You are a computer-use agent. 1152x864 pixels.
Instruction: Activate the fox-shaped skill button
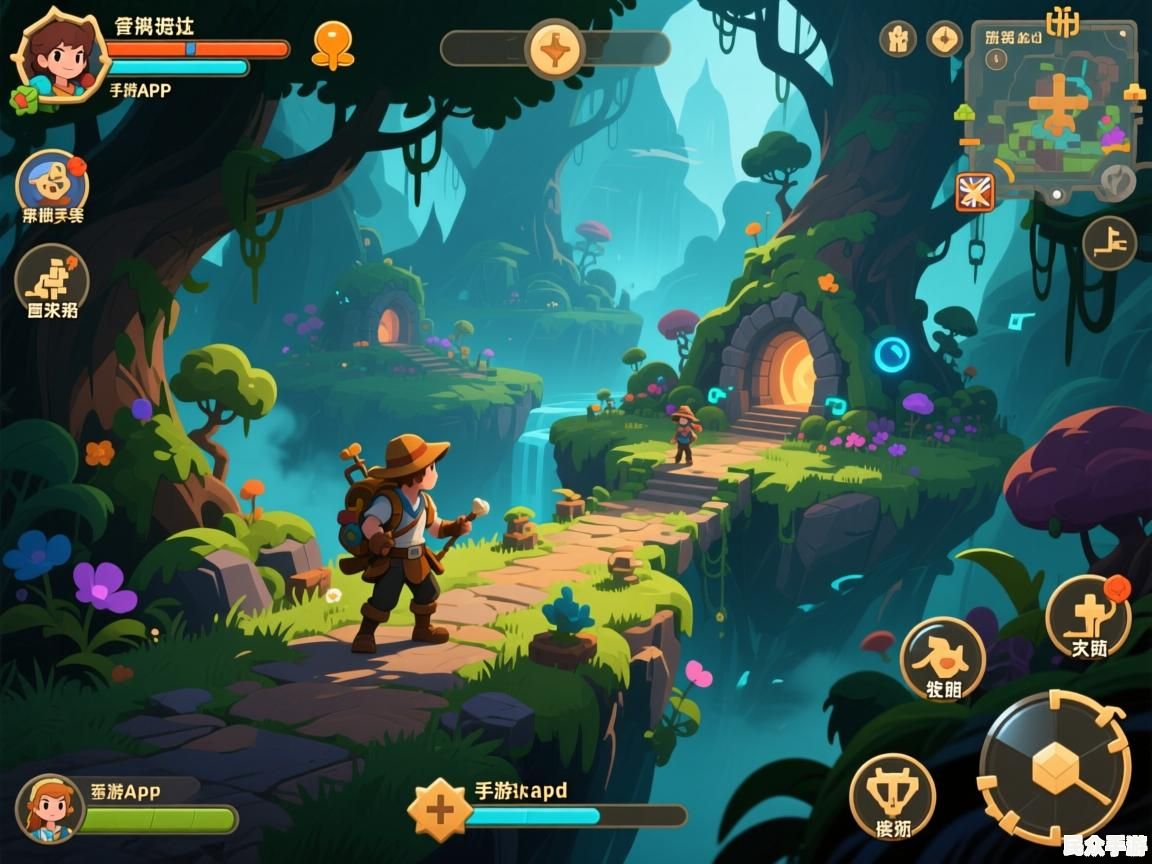coord(942,658)
